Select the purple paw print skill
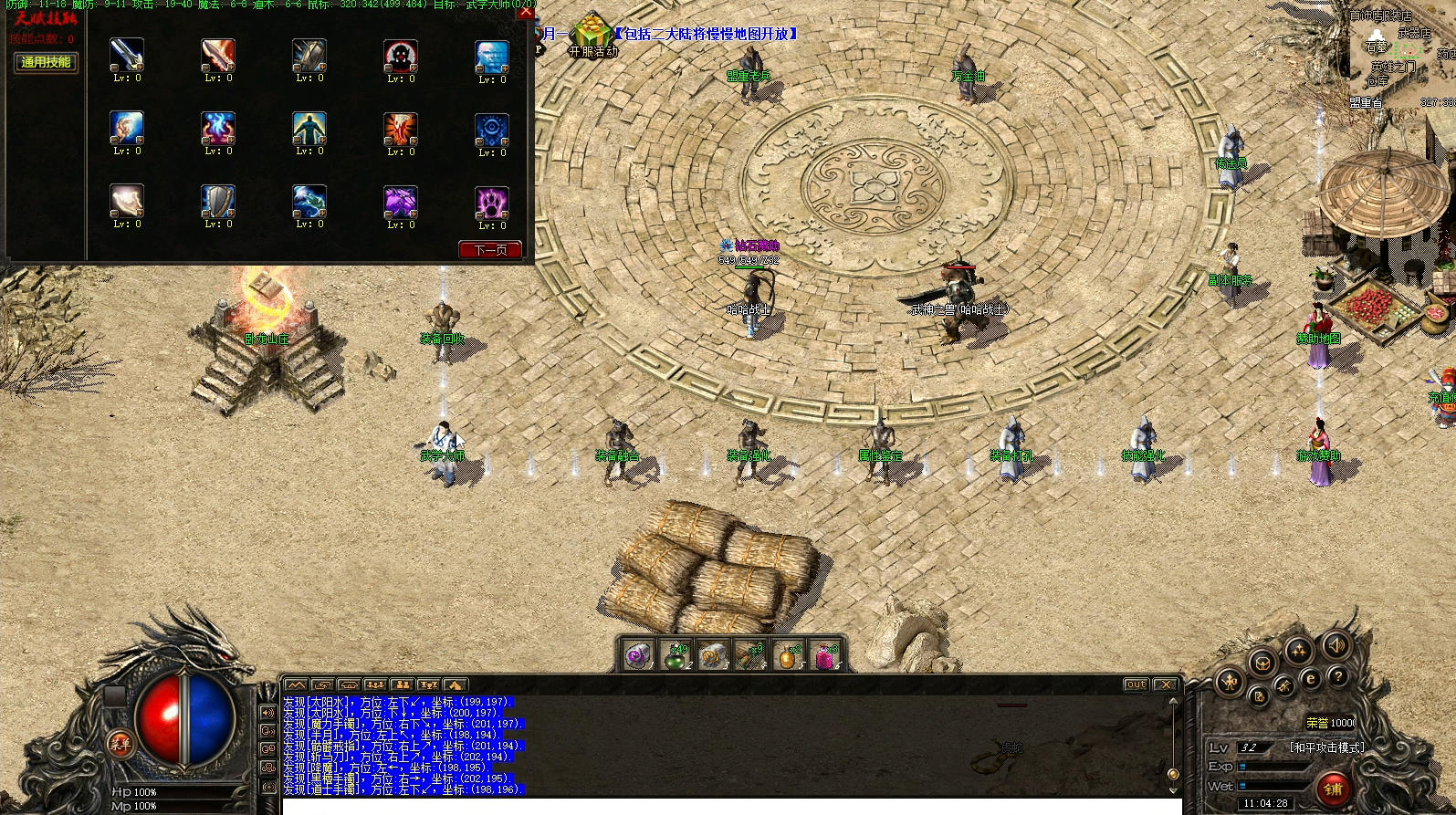Viewport: 1456px width, 815px height. click(491, 203)
